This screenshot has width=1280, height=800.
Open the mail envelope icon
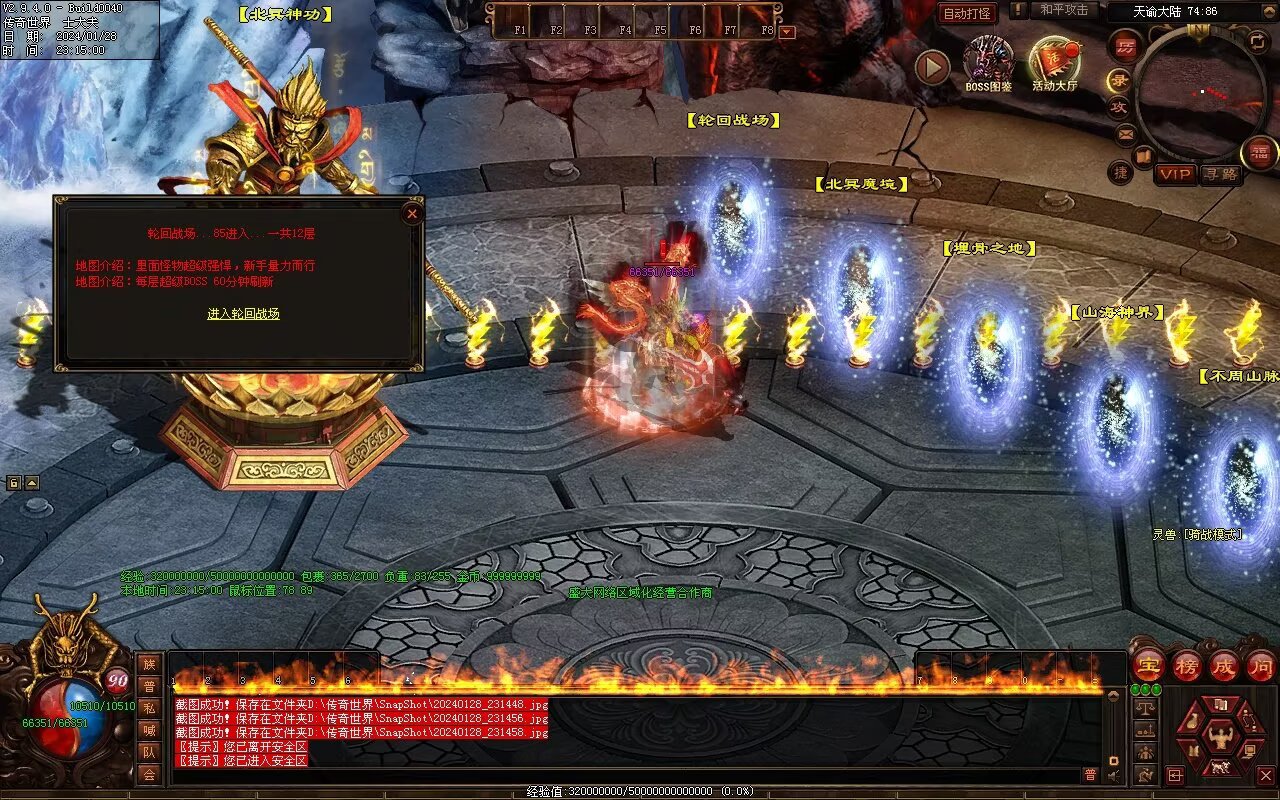point(1126,133)
